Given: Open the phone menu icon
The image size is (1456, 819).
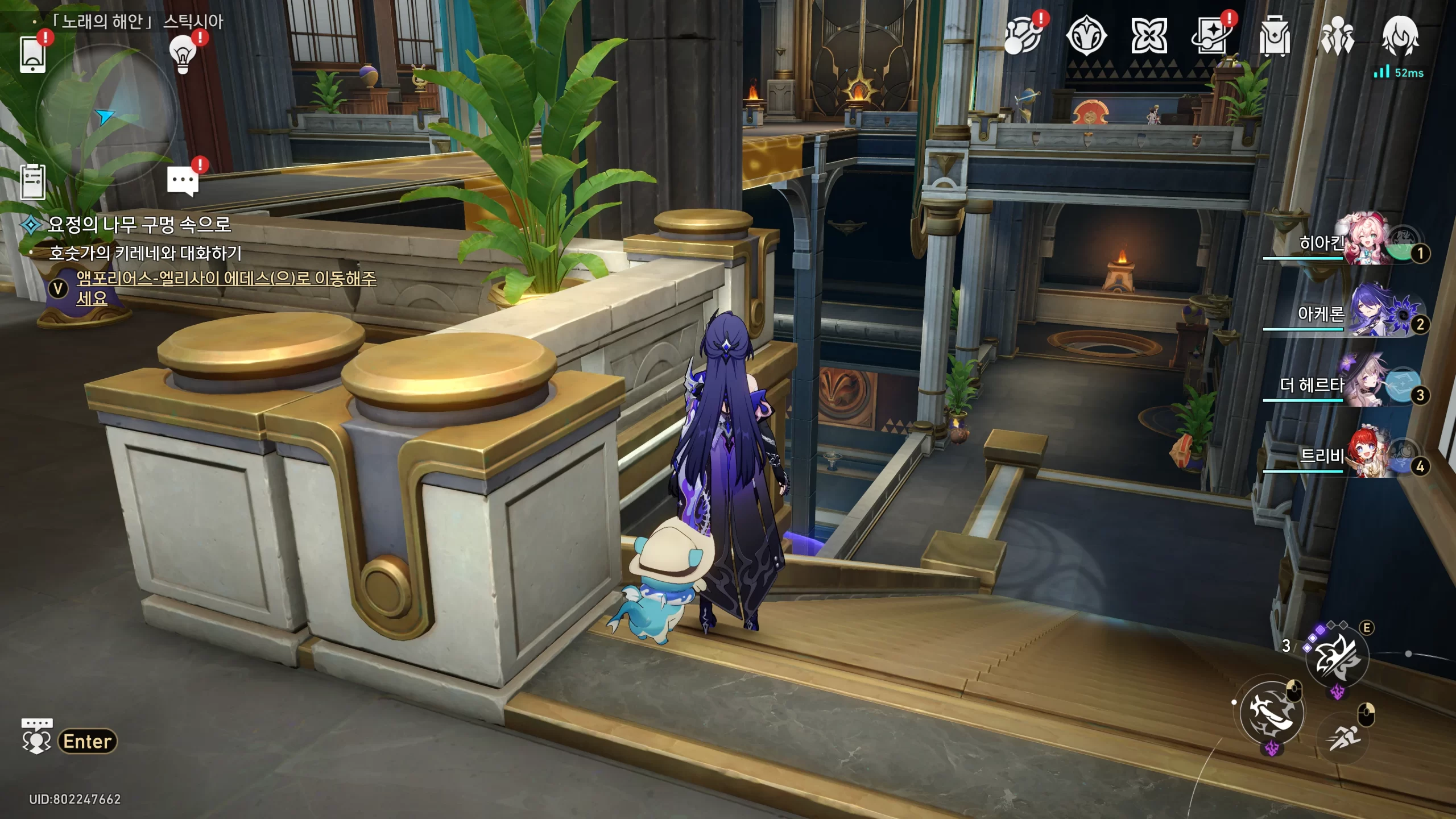Looking at the screenshot, I should [x=32, y=55].
